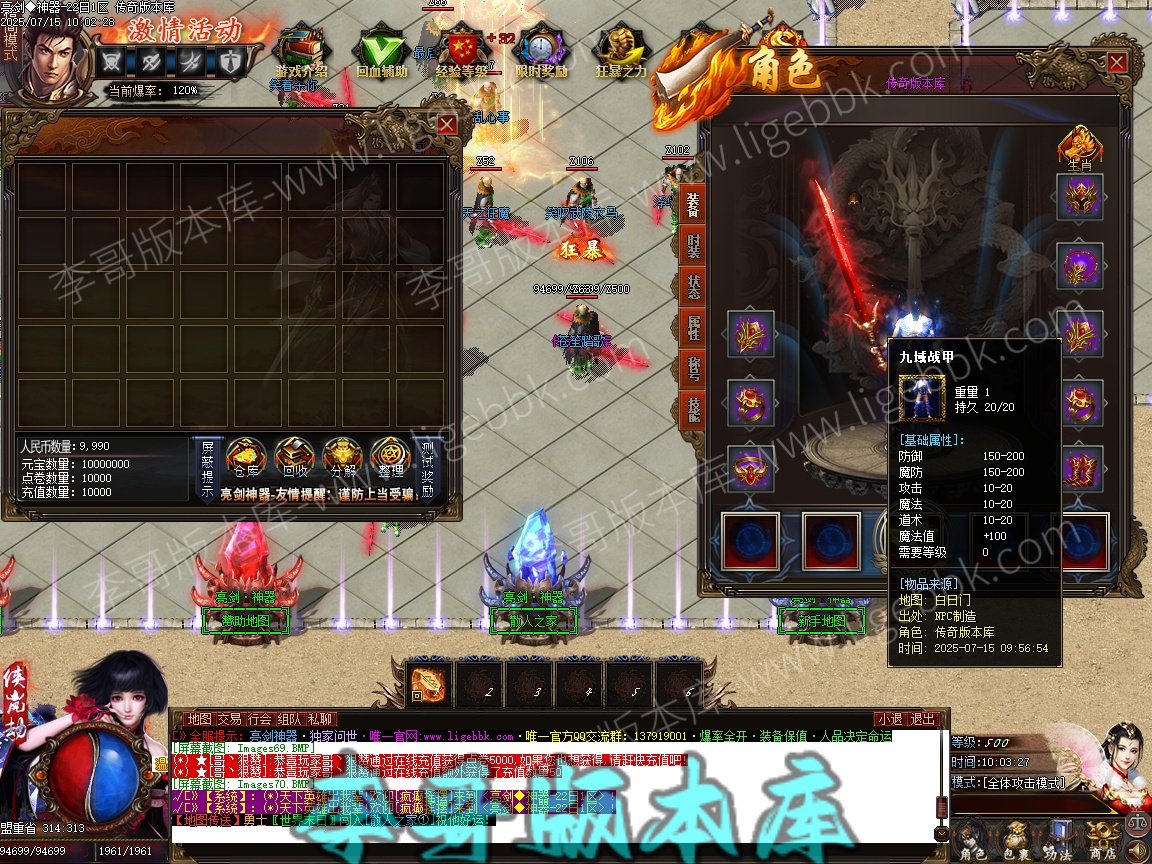Open the 属性 attributes tab
This screenshot has height=864, width=1152.
(692, 326)
